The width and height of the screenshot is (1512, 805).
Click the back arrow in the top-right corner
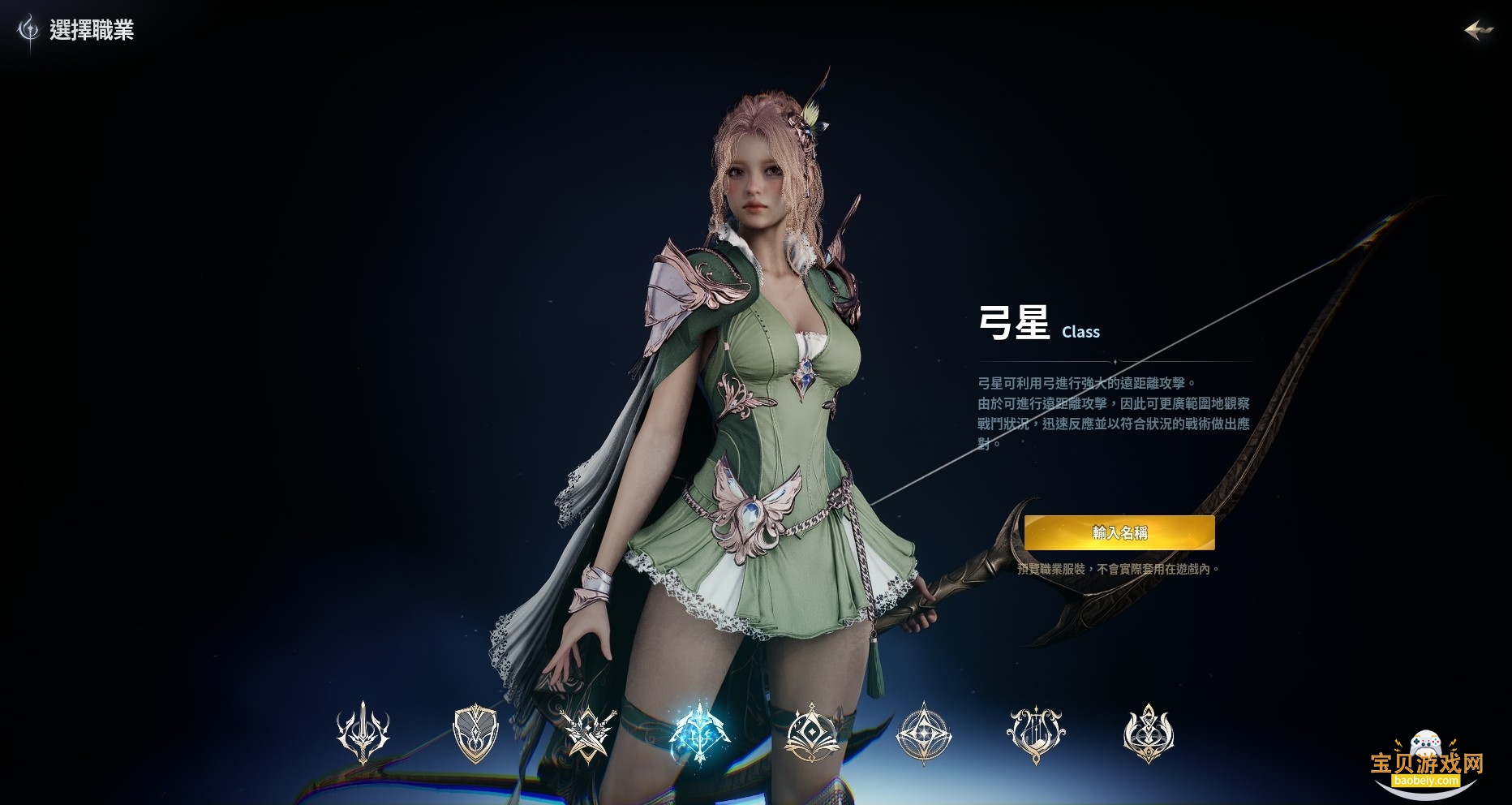coord(1478,30)
